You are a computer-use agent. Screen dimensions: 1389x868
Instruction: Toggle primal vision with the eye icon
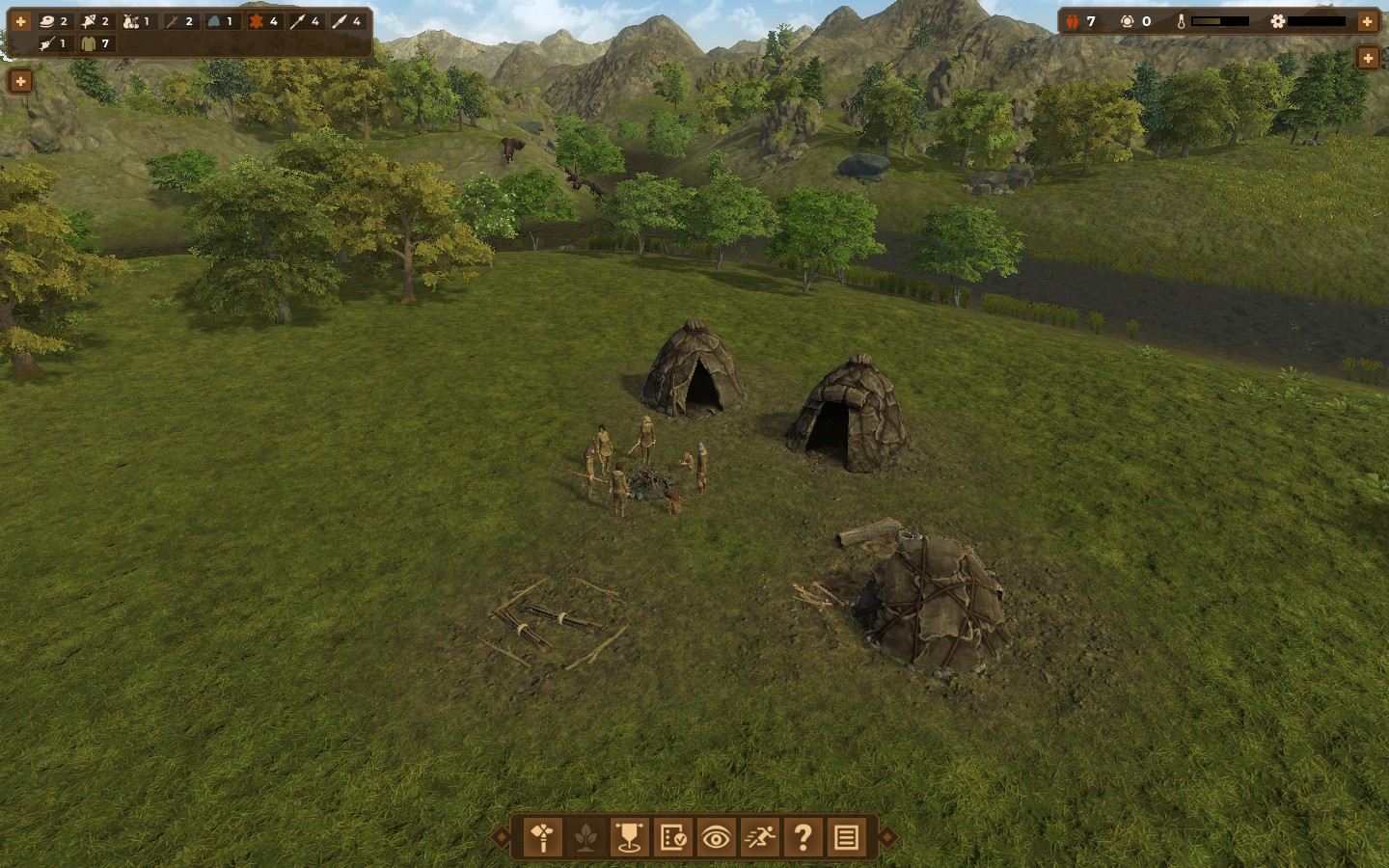[716, 837]
